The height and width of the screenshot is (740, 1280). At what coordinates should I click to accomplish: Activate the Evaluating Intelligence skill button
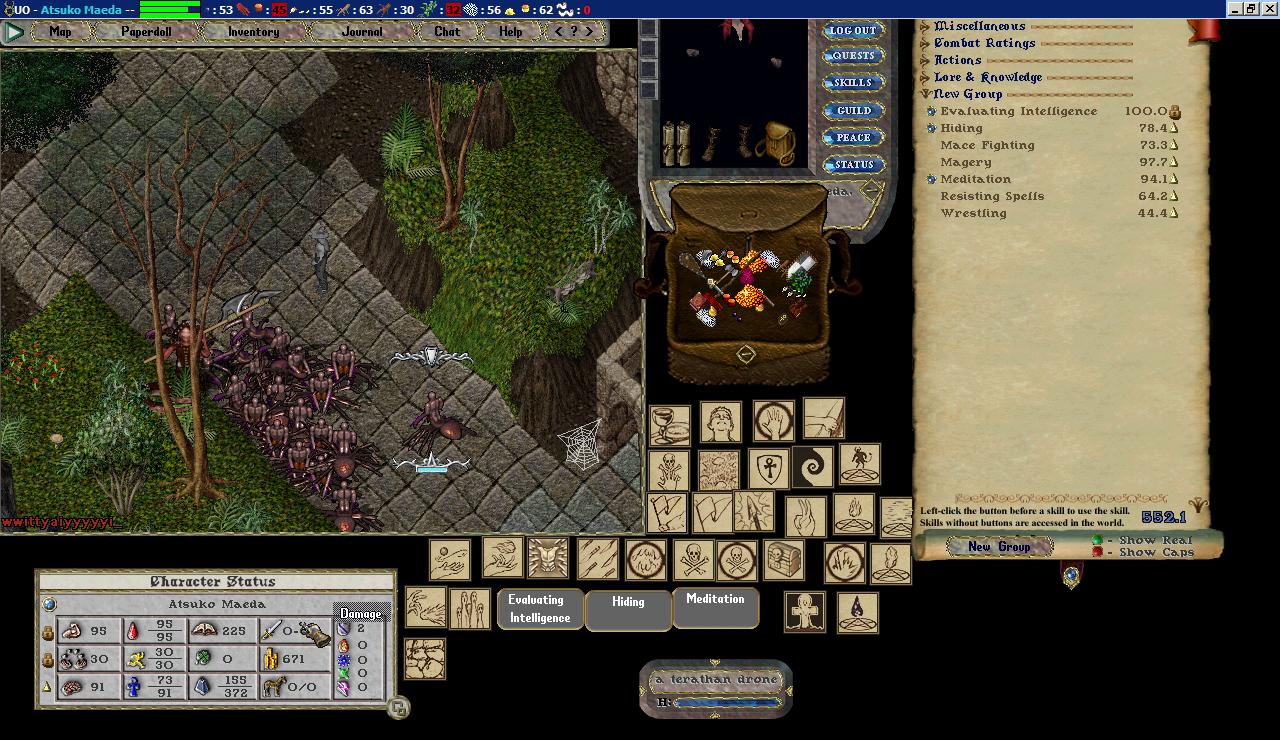point(539,609)
